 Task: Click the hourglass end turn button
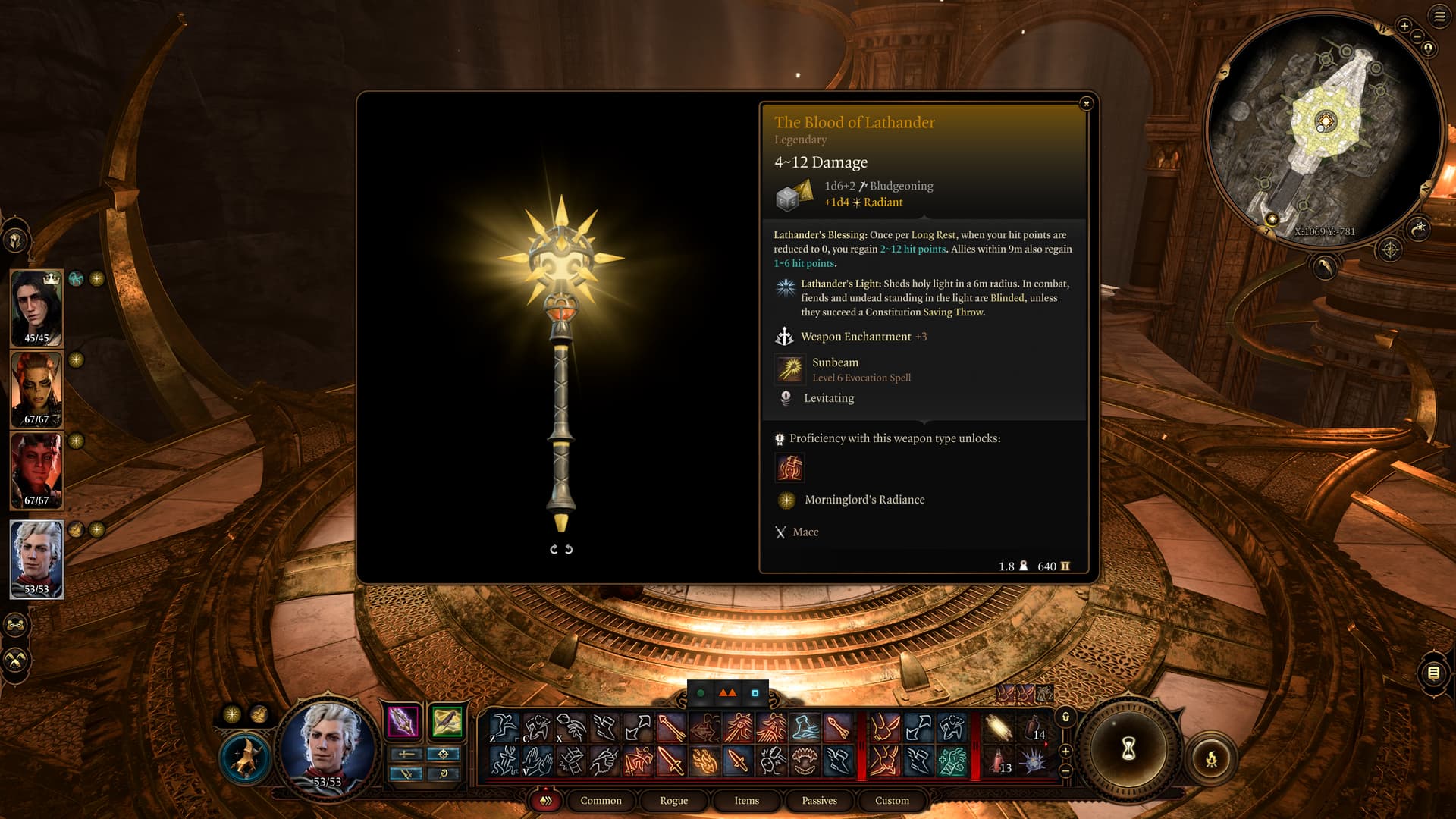coord(1128,749)
